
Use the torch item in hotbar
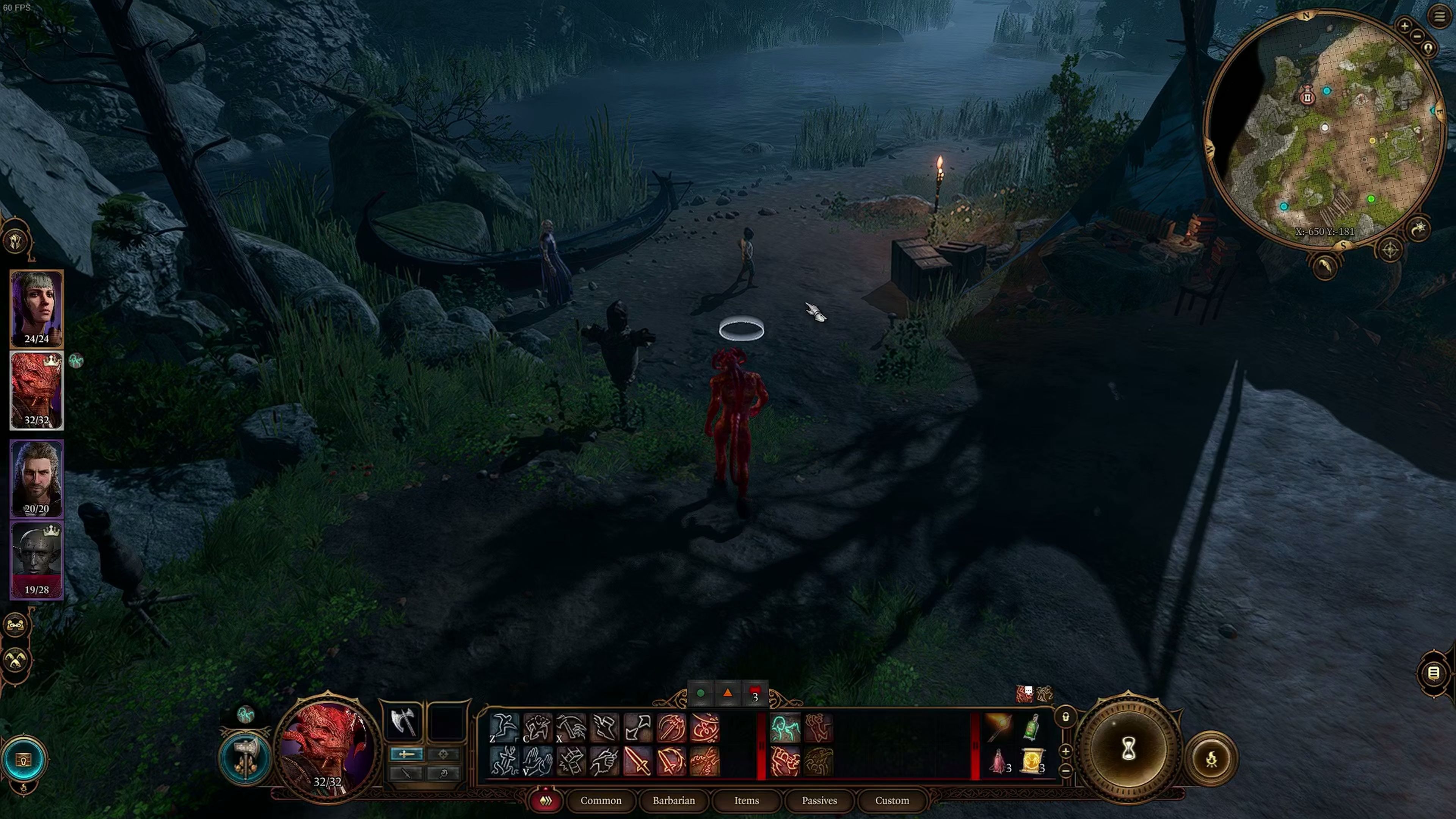998,727
